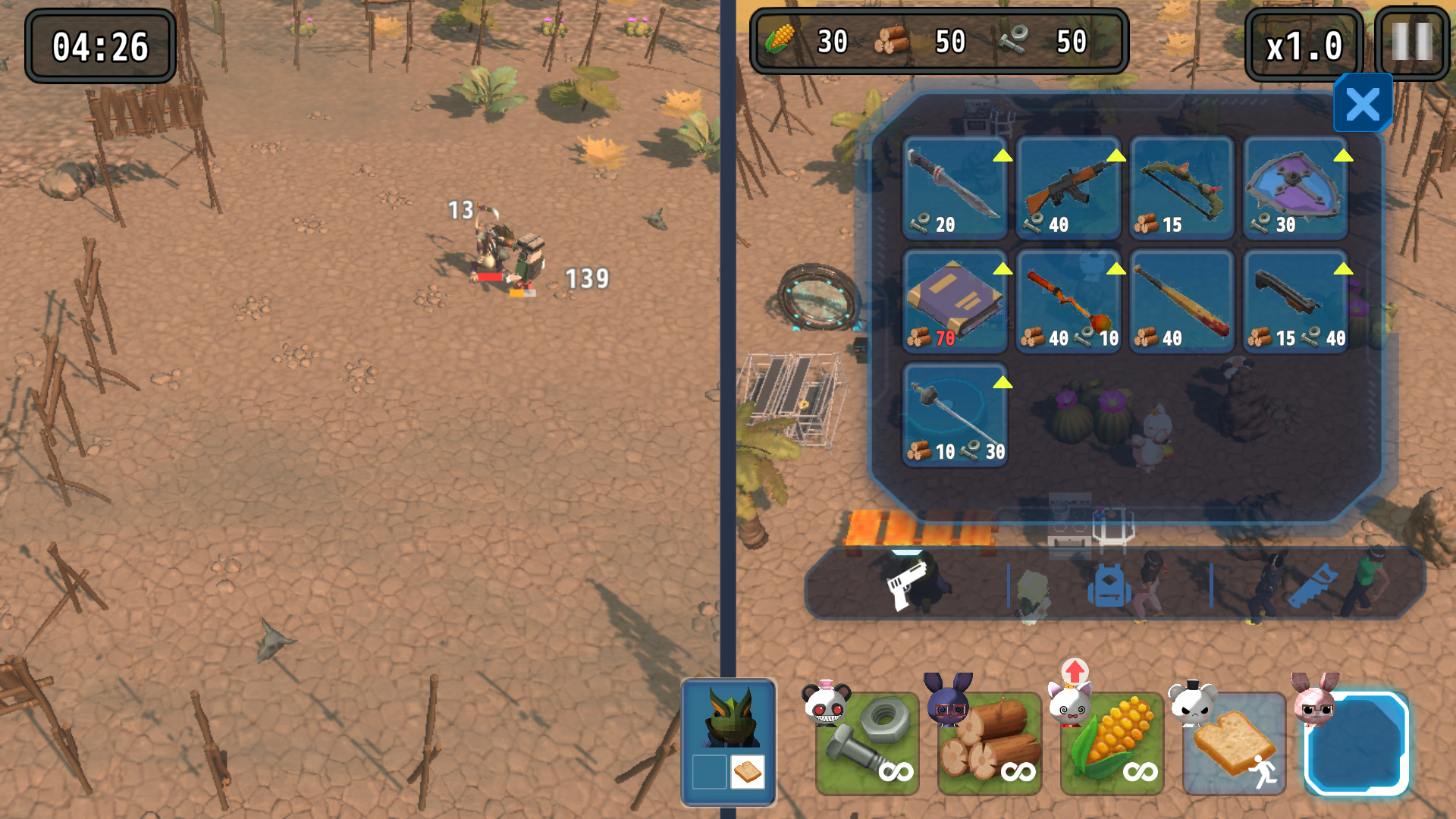Expand the upgrade arrow on the rifle recipe
This screenshot has height=819, width=1456.
tap(1116, 157)
